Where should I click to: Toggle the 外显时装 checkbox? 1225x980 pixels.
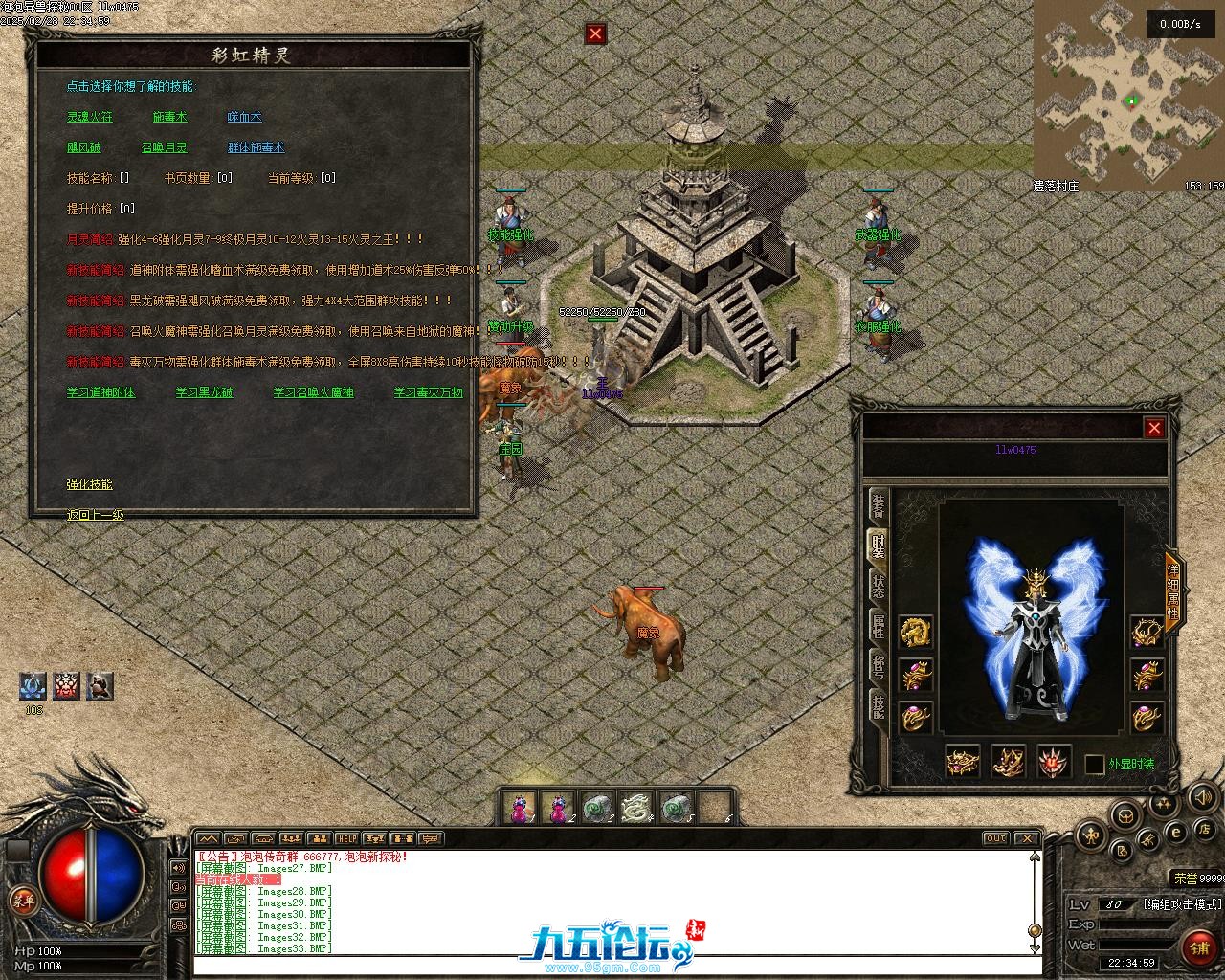pyautogui.click(x=1095, y=765)
